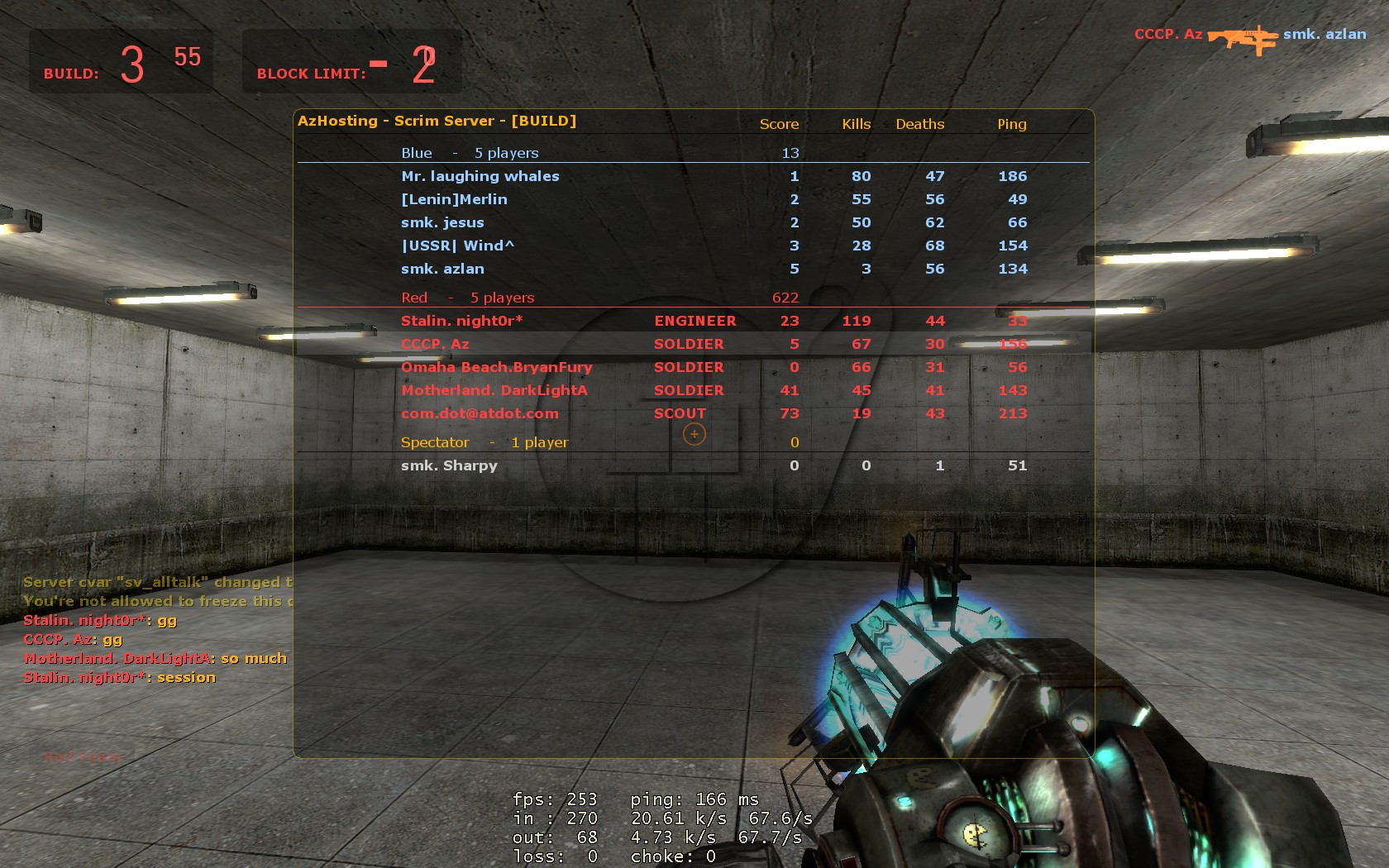Choose smk. jesus on the Blue team
Screen dimensions: 1389x868
click(x=442, y=222)
